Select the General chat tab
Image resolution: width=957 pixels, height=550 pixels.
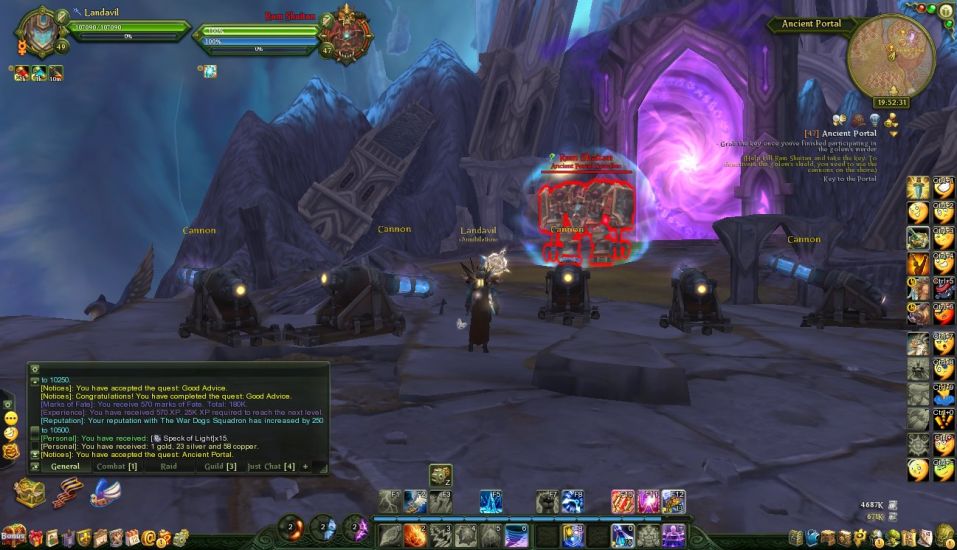(x=65, y=466)
